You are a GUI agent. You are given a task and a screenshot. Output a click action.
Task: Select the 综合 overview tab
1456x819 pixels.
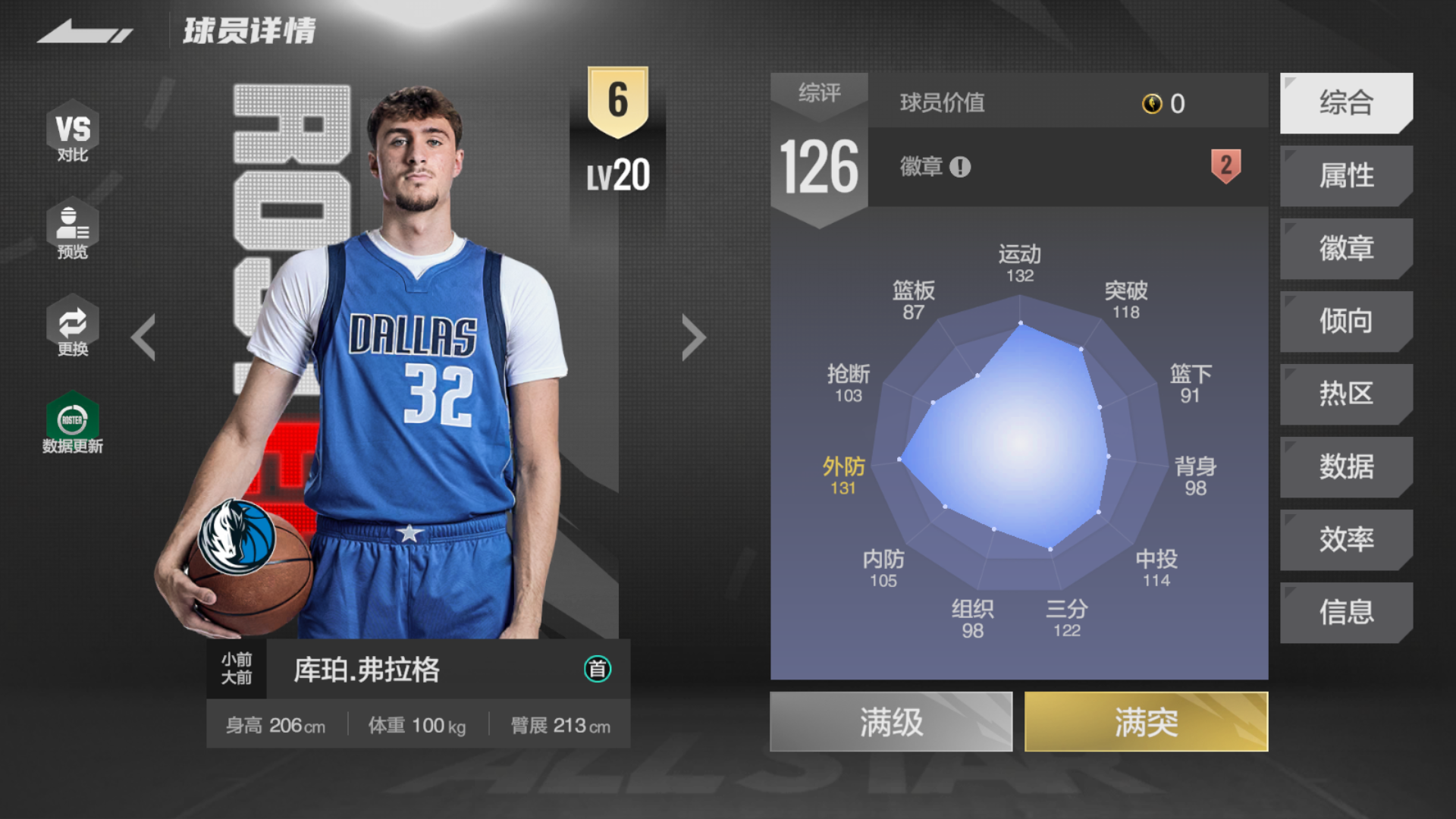(1346, 103)
